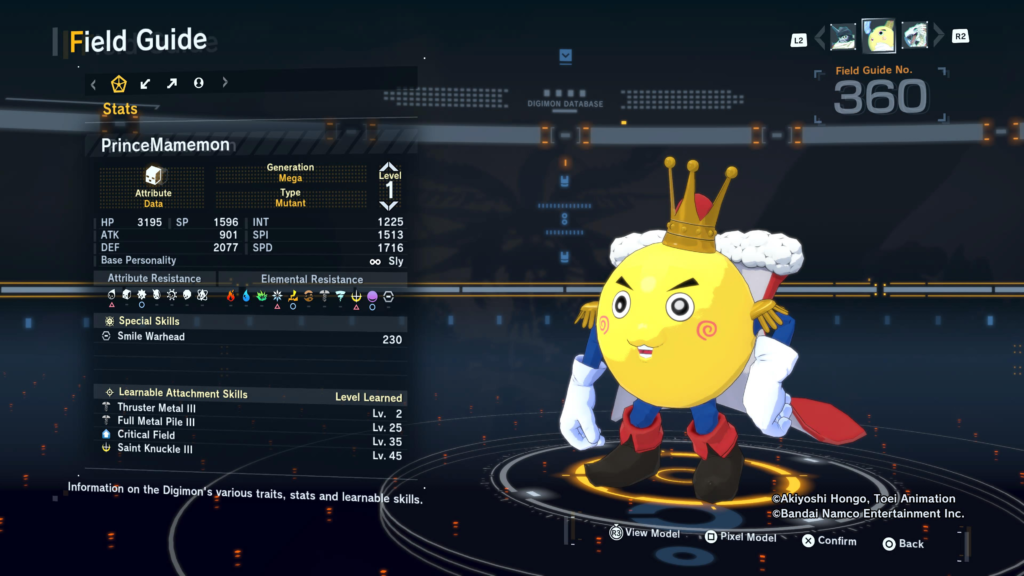Select the Stats pentagon tab icon
The width and height of the screenshot is (1024, 576).
119,83
